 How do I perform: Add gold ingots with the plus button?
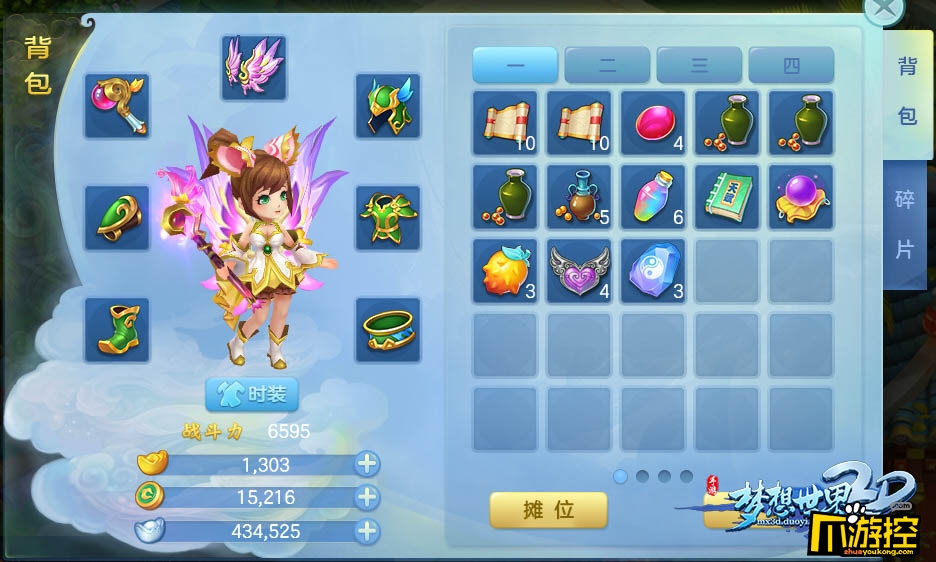tap(368, 464)
